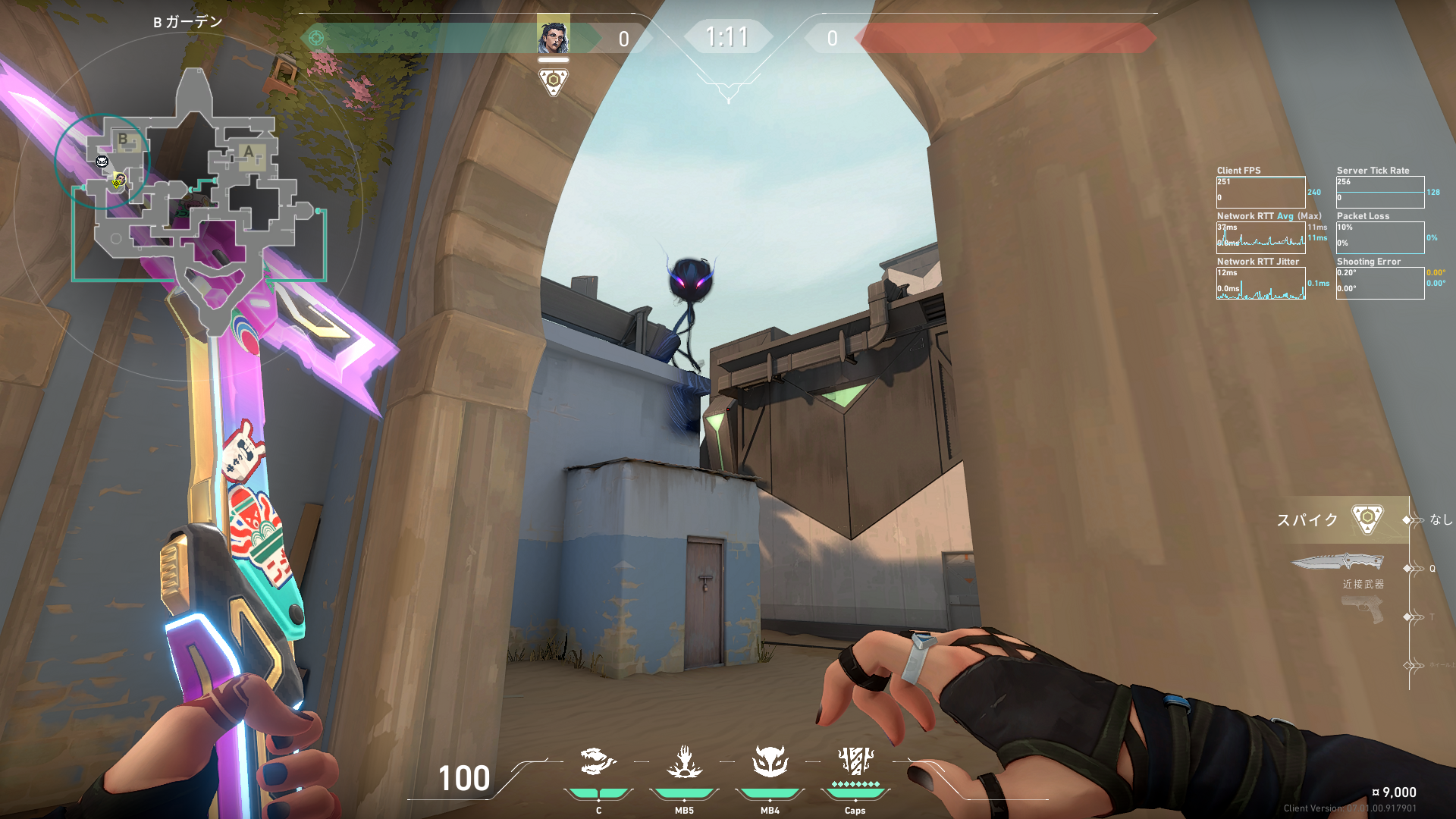1456x819 pixels.
Task: Click the B site marker on the minimap
Action: click(x=123, y=140)
